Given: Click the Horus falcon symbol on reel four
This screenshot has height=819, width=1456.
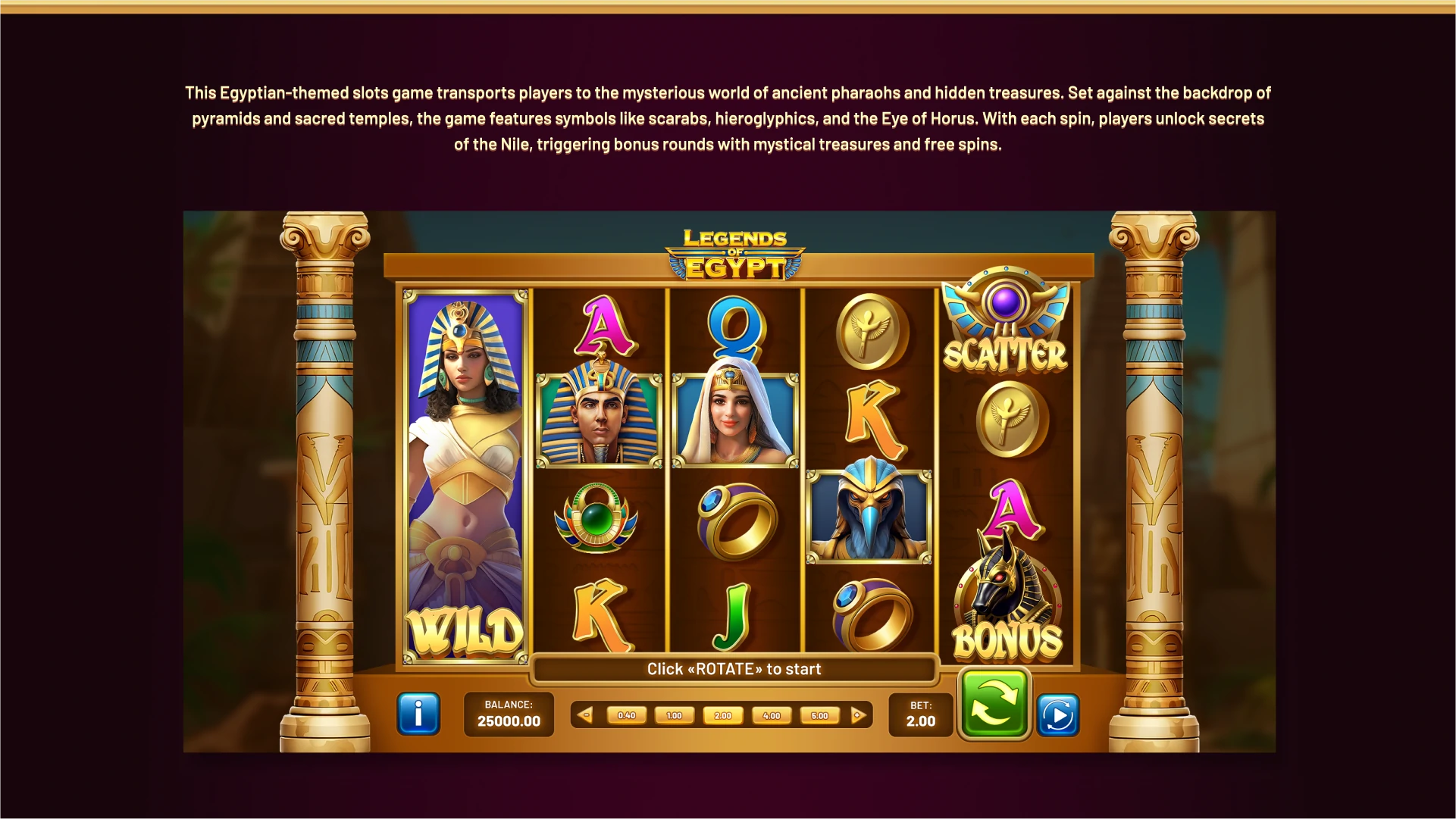Looking at the screenshot, I should pyautogui.click(x=869, y=511).
